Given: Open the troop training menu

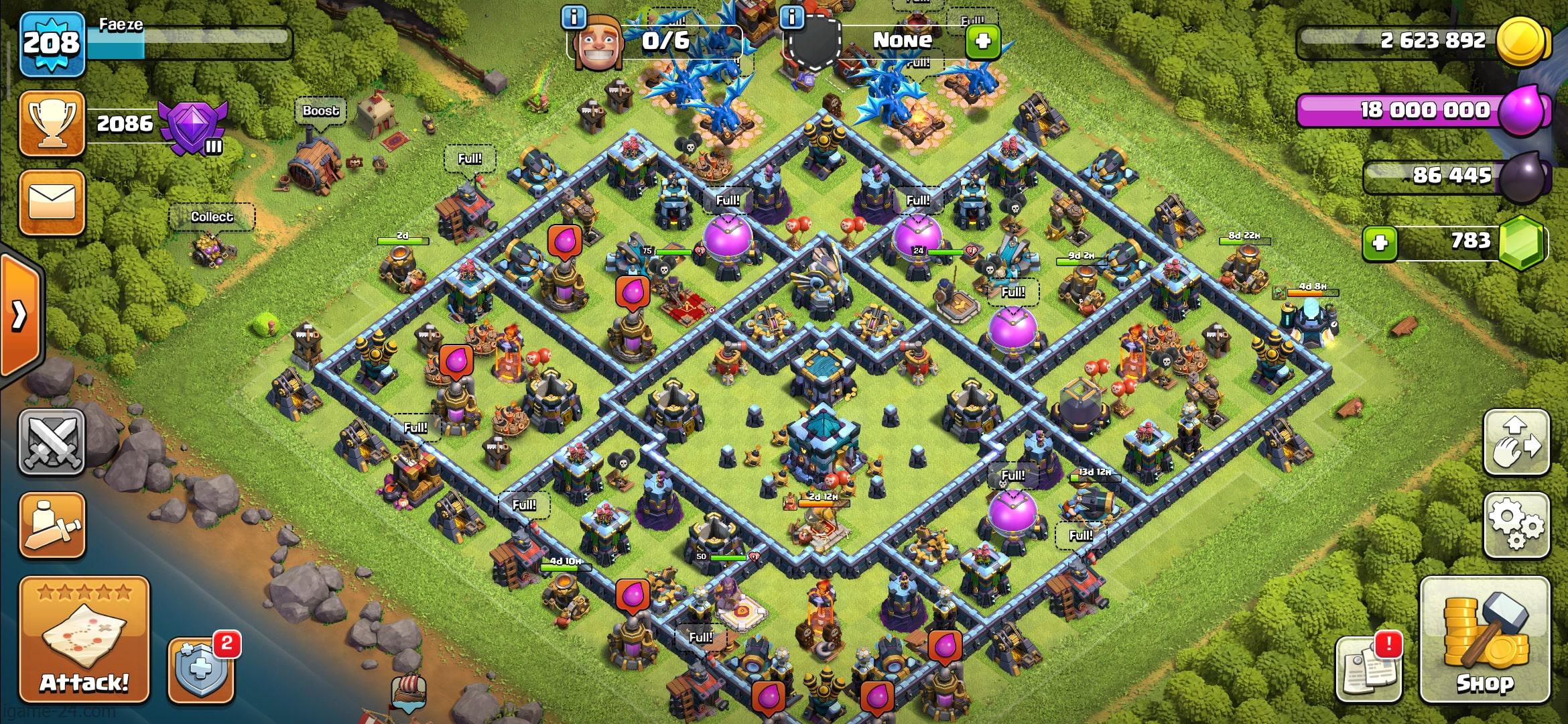Looking at the screenshot, I should click(x=52, y=526).
